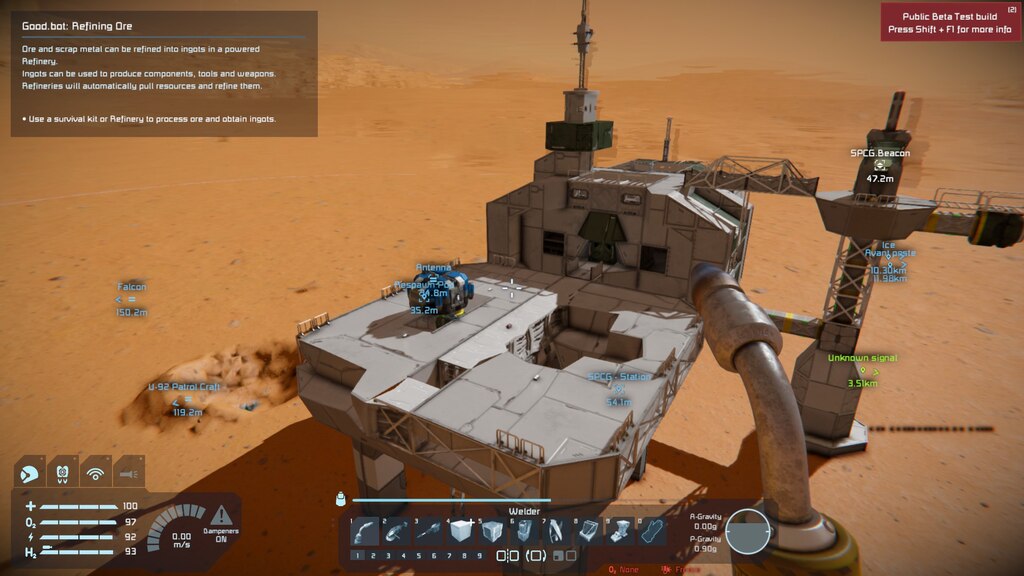Toggle the jetpack status icon

pos(63,473)
